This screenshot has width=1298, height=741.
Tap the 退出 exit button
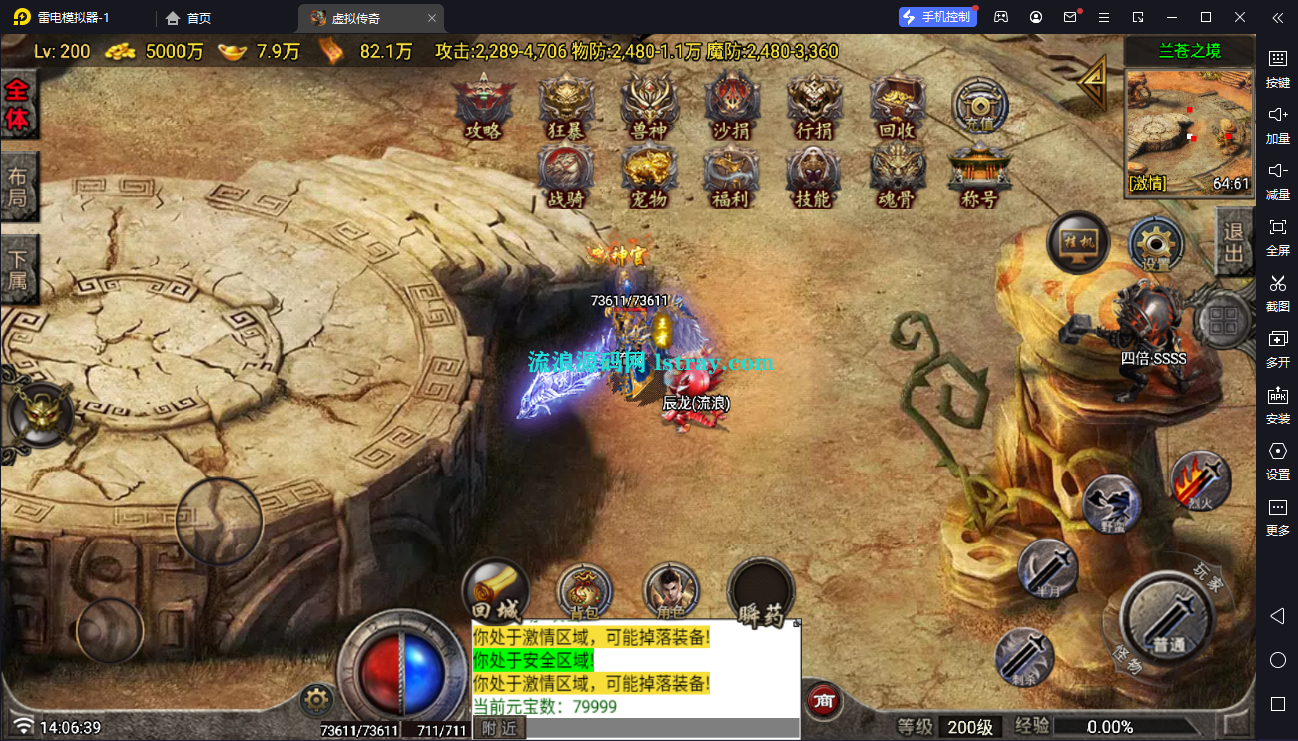[x=1233, y=242]
